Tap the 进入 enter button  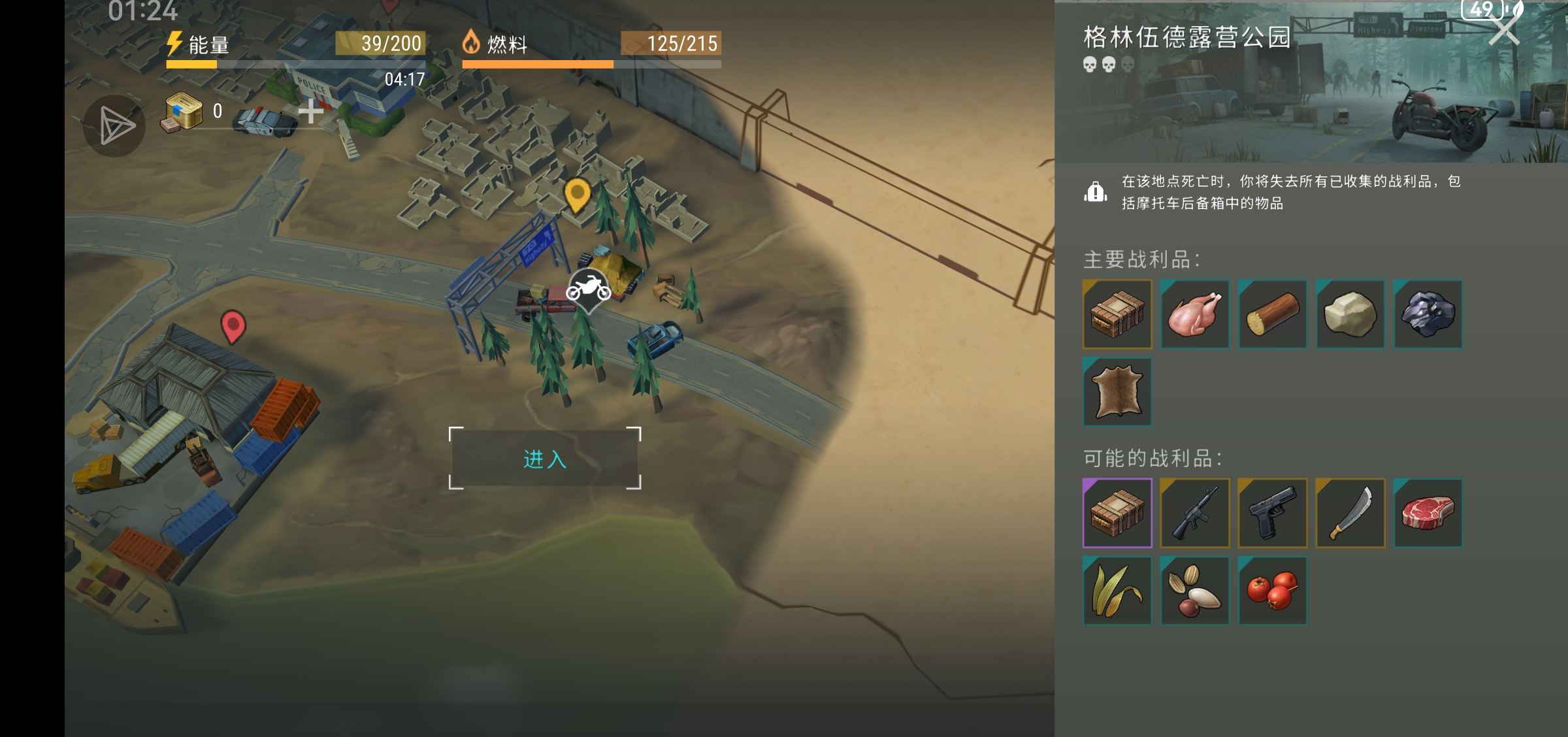click(x=544, y=459)
